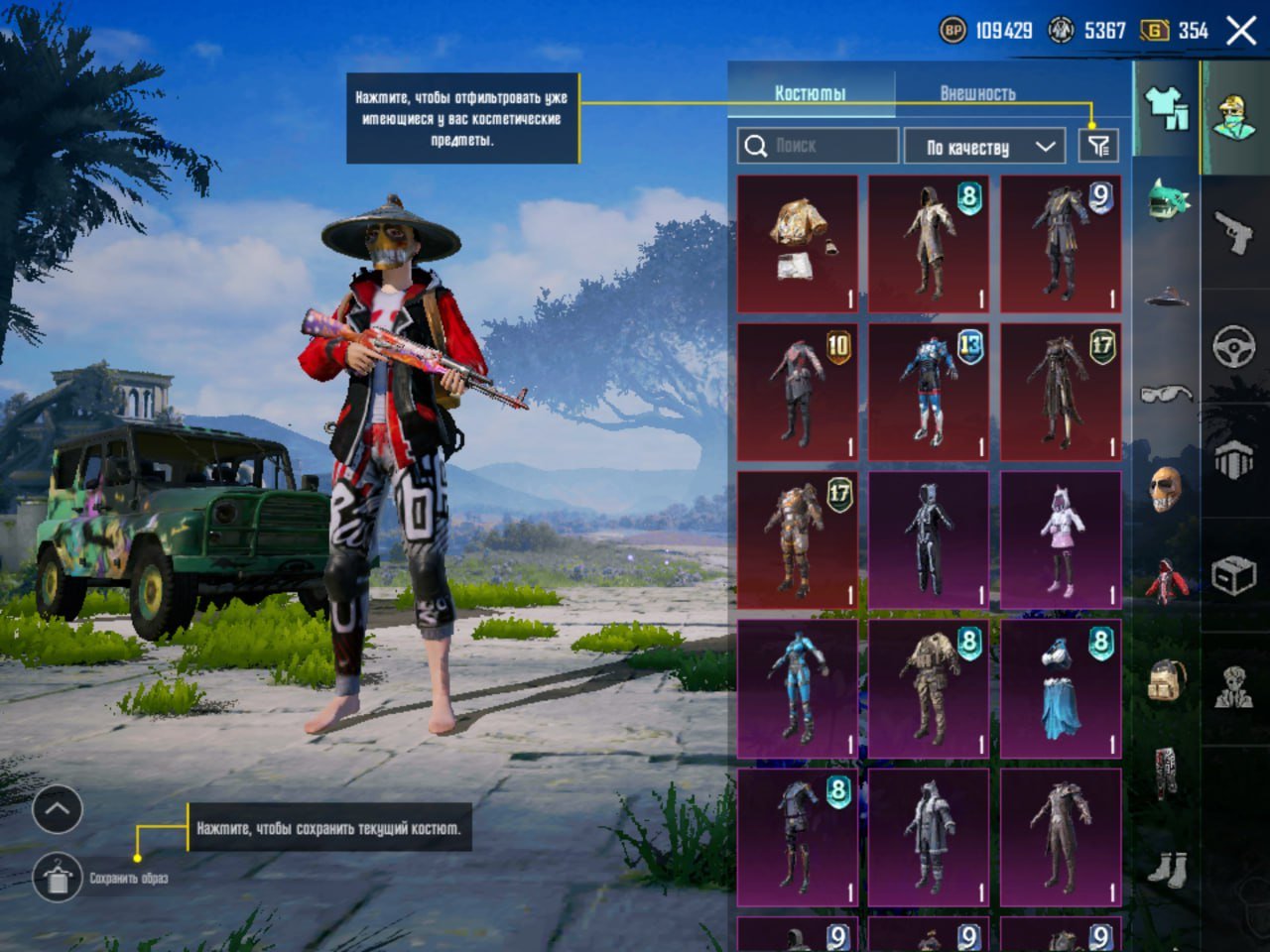Open the shark headgear category
Screen dimensions: 1270x952
(1167, 199)
